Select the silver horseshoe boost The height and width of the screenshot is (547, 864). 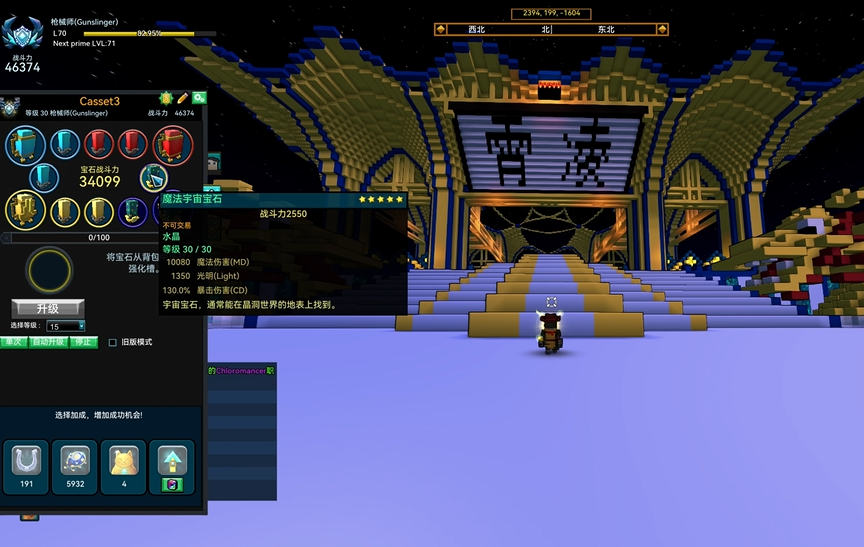coord(24,461)
